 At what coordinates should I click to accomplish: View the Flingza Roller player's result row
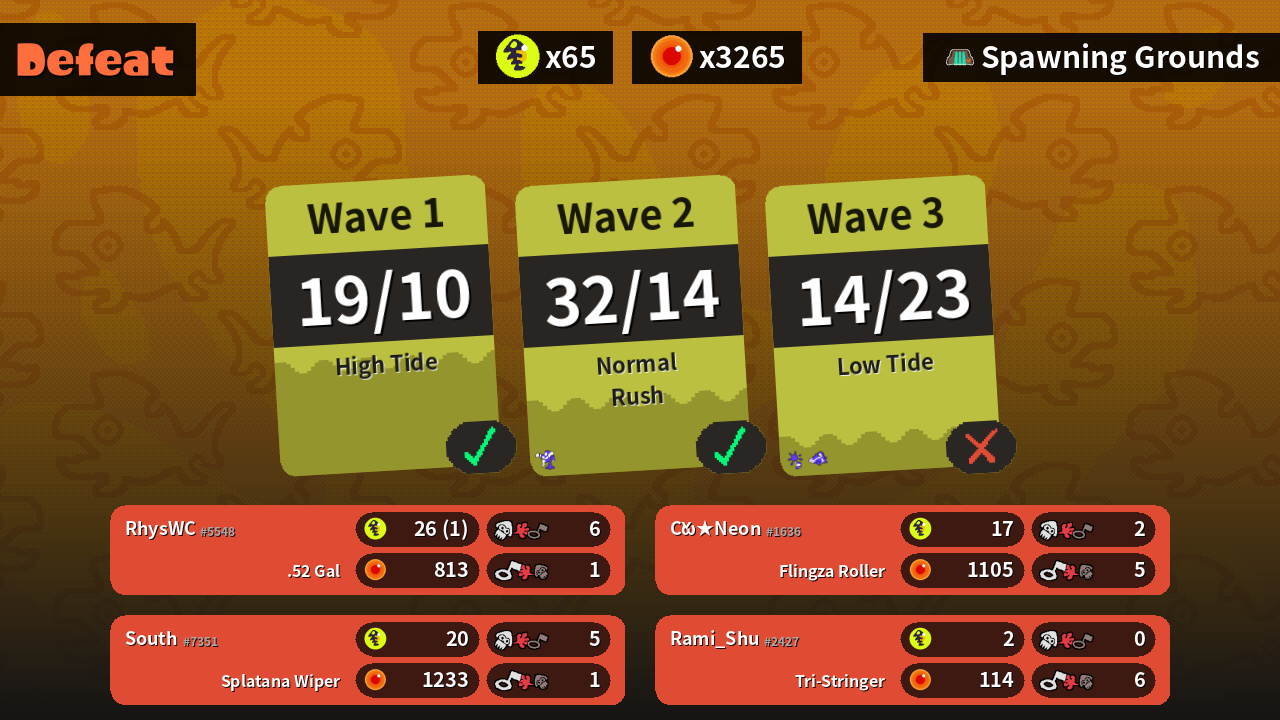coord(912,550)
